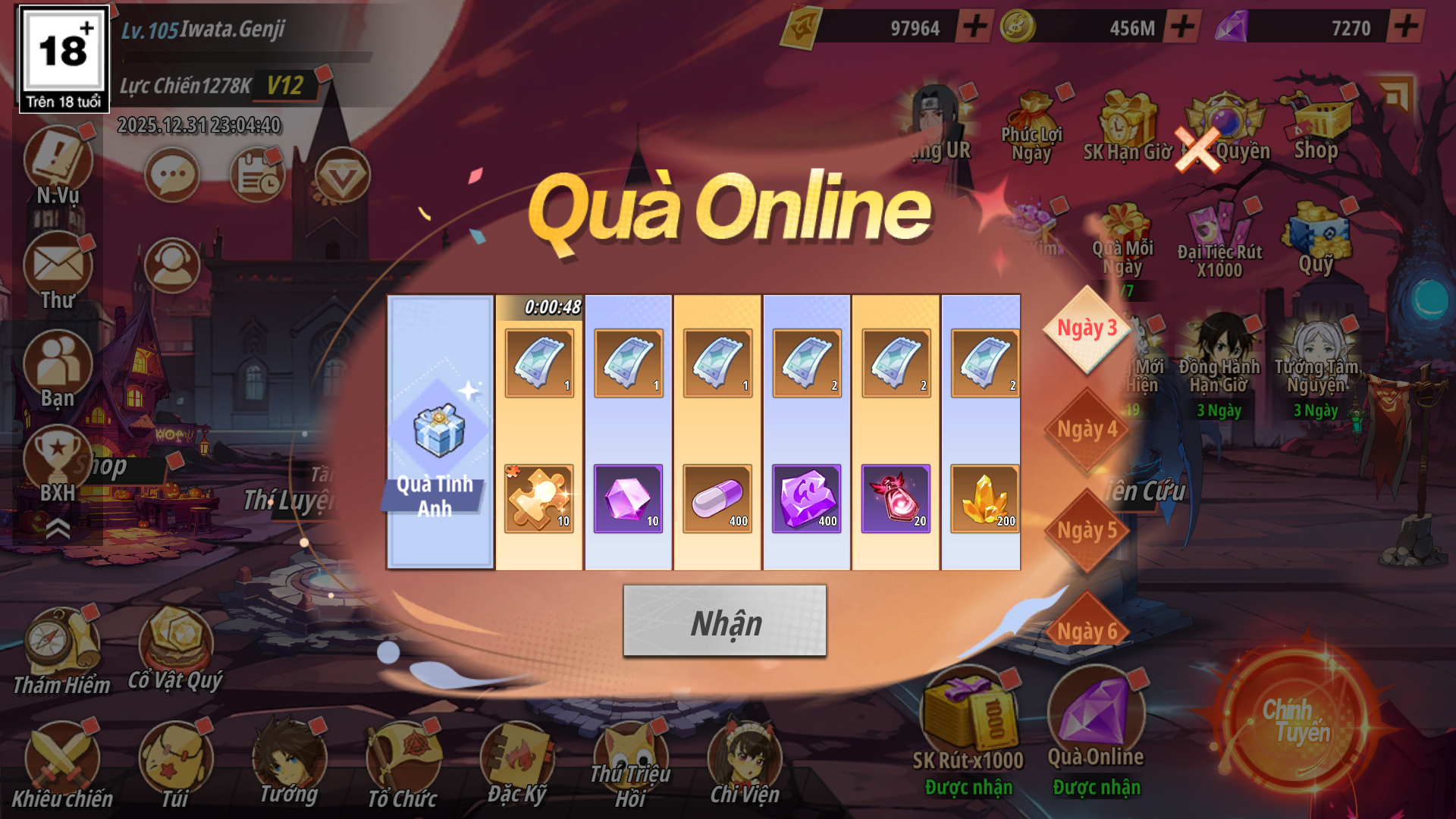The height and width of the screenshot is (819, 1456).
Task: View the gold crystal reward x200
Action: [x=984, y=498]
